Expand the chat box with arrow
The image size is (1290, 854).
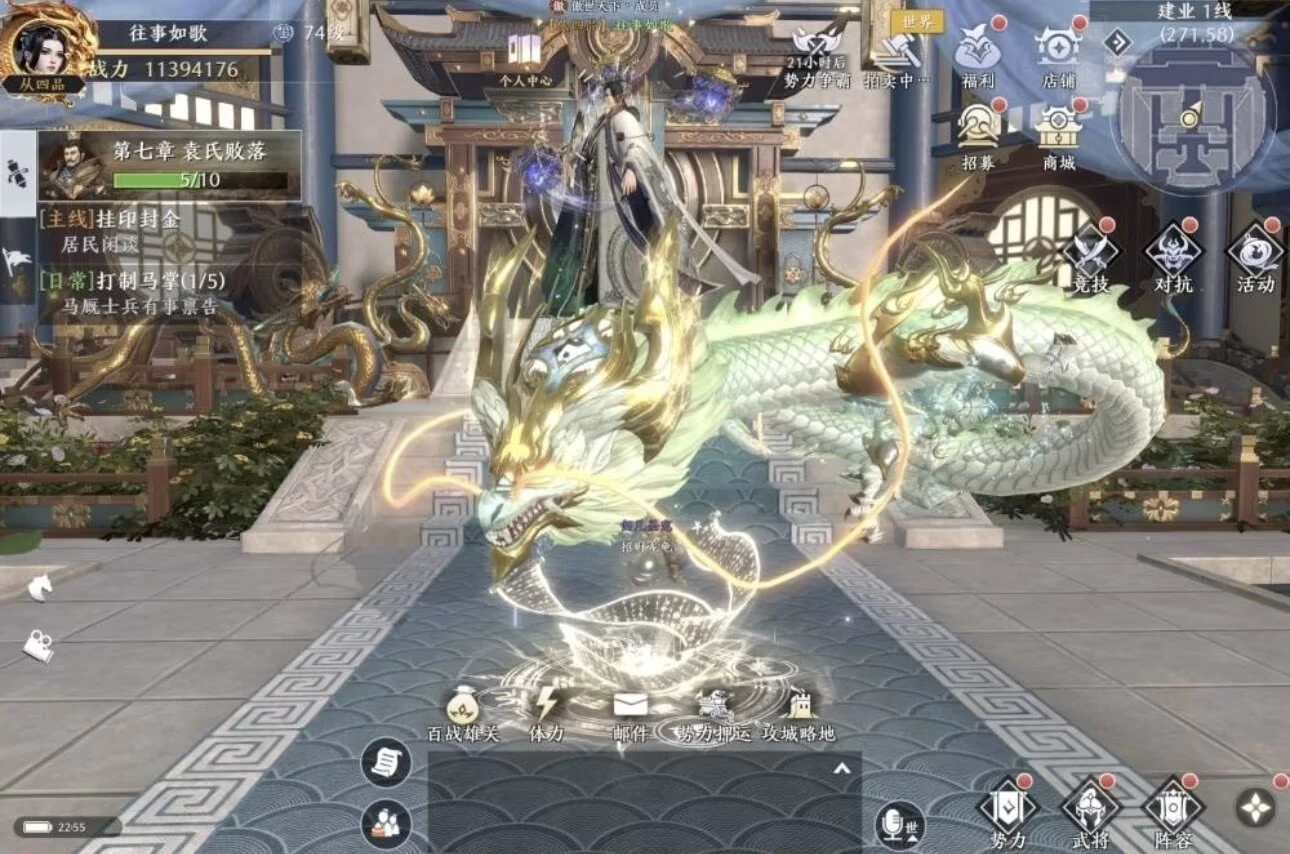point(842,768)
